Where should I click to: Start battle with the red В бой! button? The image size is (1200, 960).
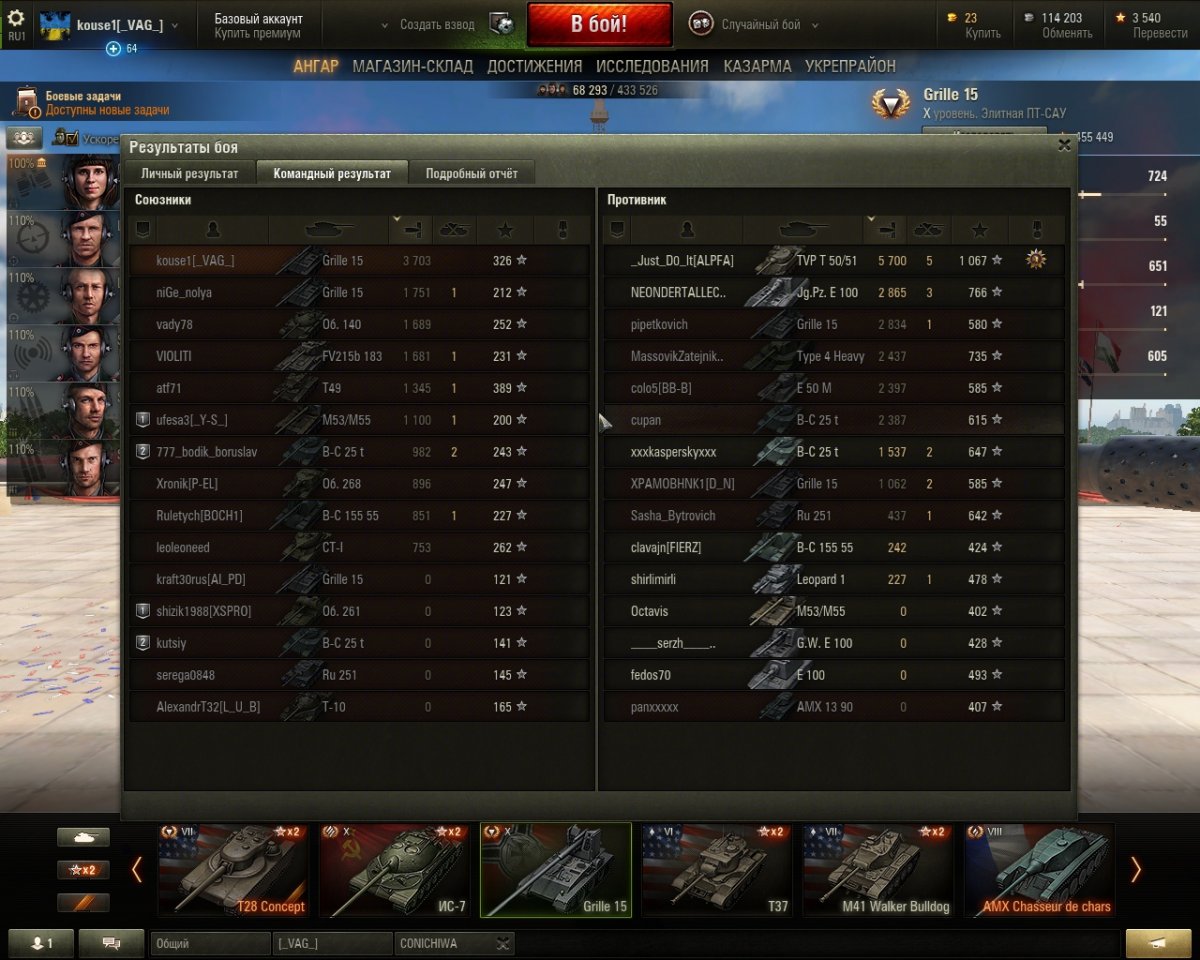click(599, 25)
